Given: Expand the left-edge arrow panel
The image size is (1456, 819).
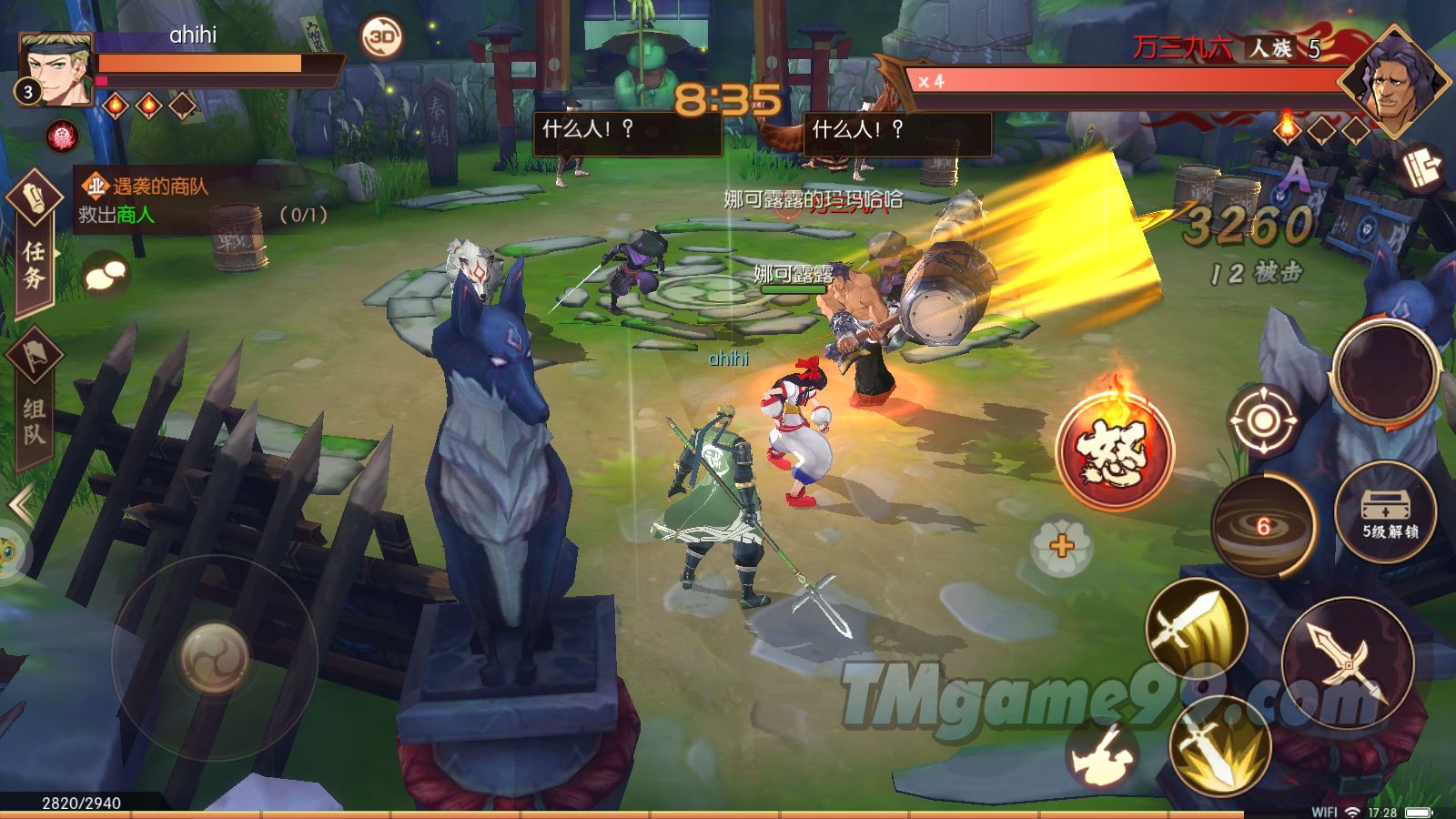Looking at the screenshot, I should (x=18, y=503).
